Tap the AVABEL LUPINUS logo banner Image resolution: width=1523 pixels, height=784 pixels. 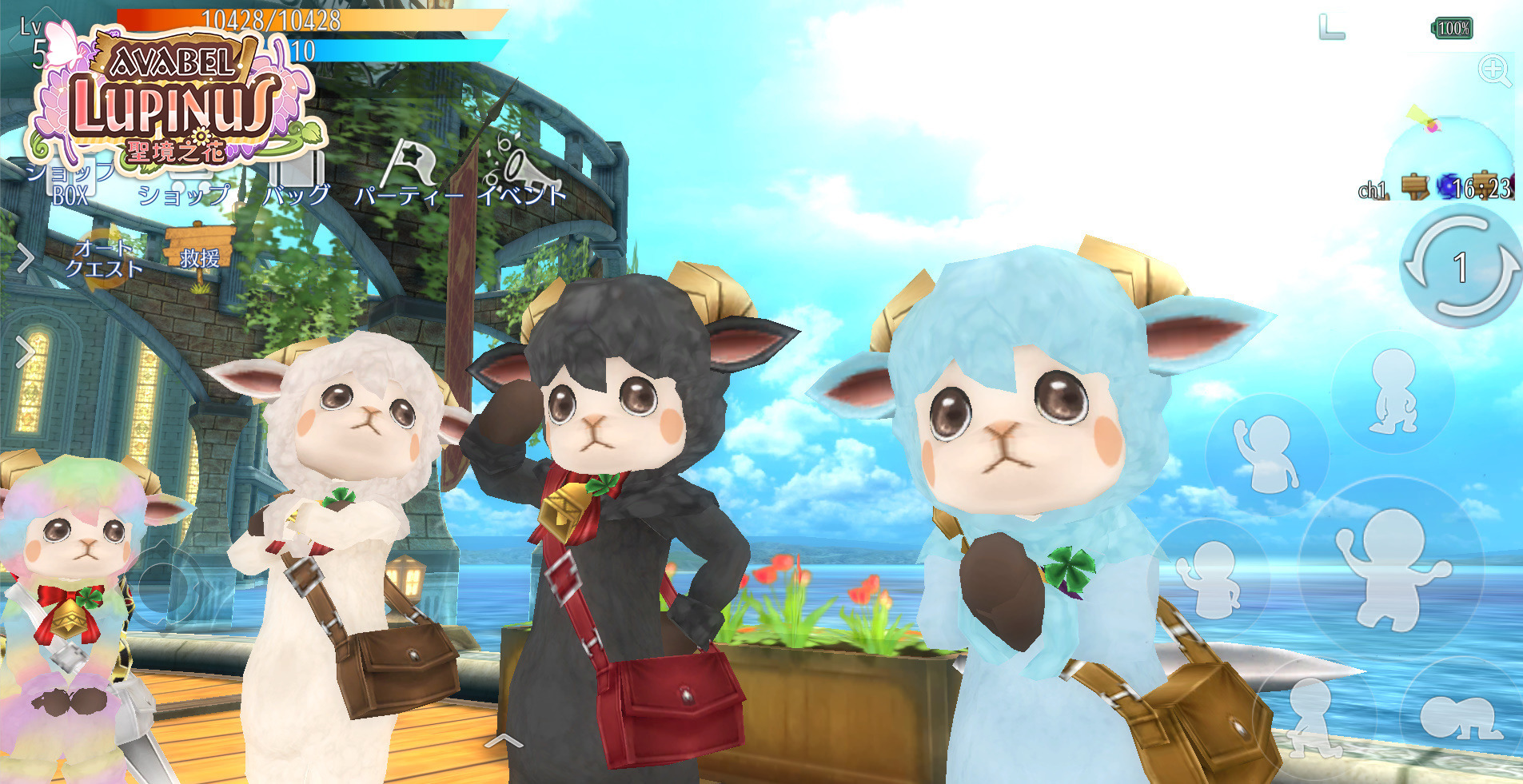(174, 96)
